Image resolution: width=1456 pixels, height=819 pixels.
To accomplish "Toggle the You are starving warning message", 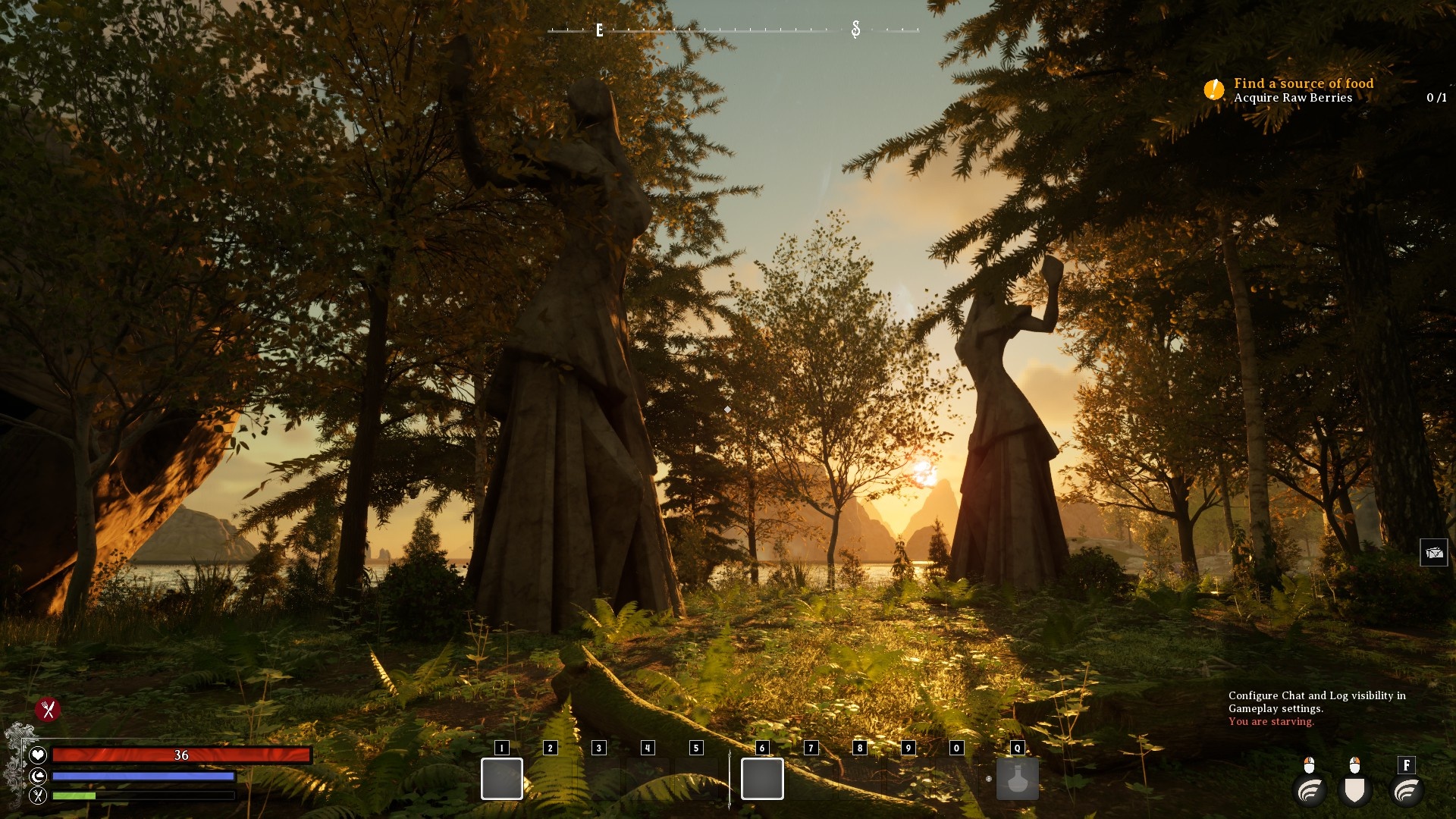I will (x=1270, y=721).
